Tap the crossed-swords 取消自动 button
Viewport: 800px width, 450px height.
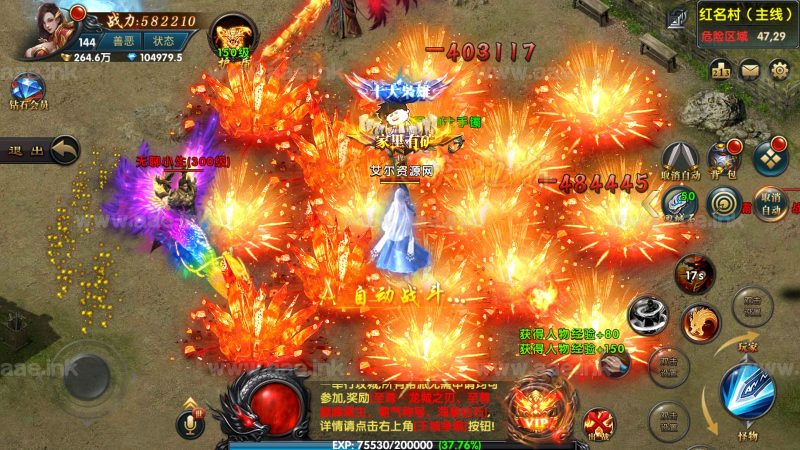tap(680, 160)
